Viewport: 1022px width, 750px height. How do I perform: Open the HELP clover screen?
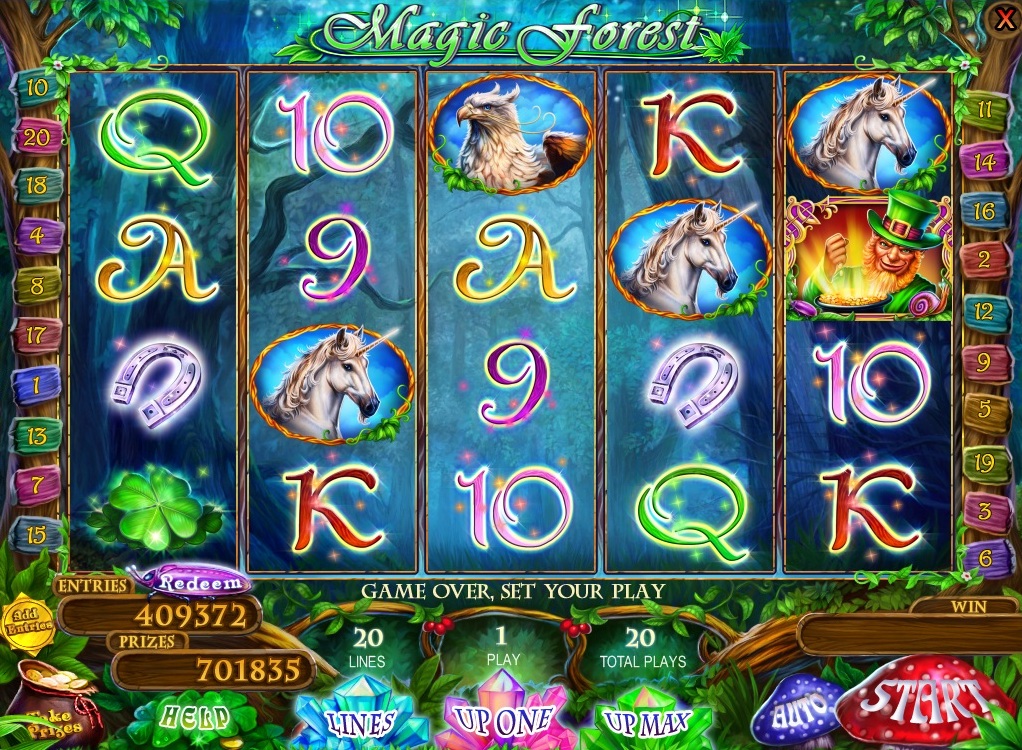[x=197, y=716]
